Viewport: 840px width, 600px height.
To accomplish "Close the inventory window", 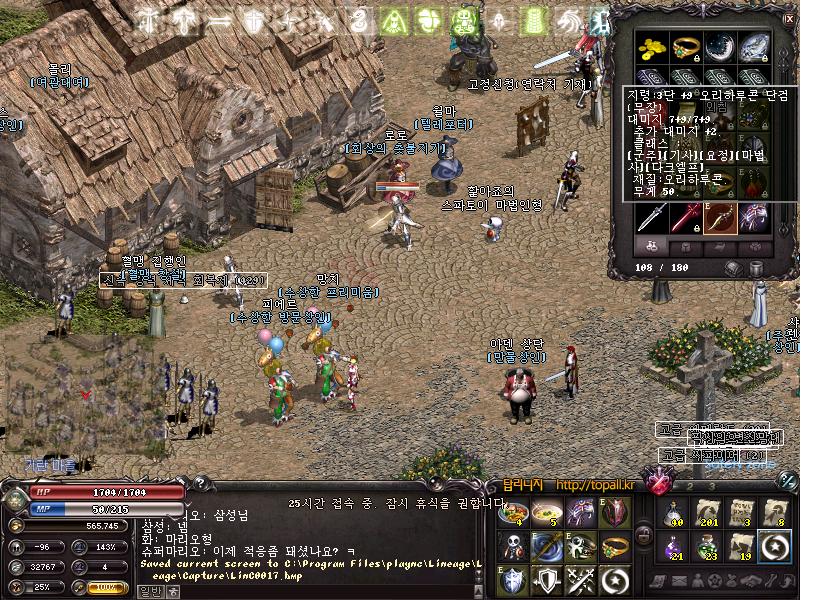I will [x=790, y=17].
